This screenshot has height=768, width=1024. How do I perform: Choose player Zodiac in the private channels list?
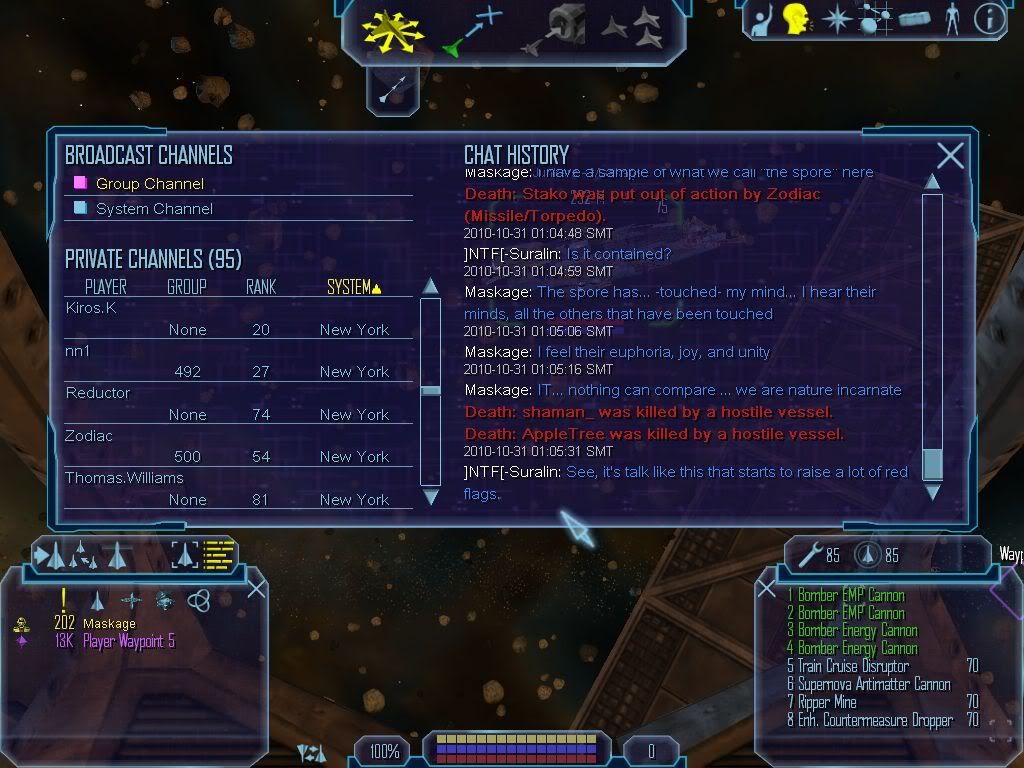tap(89, 436)
